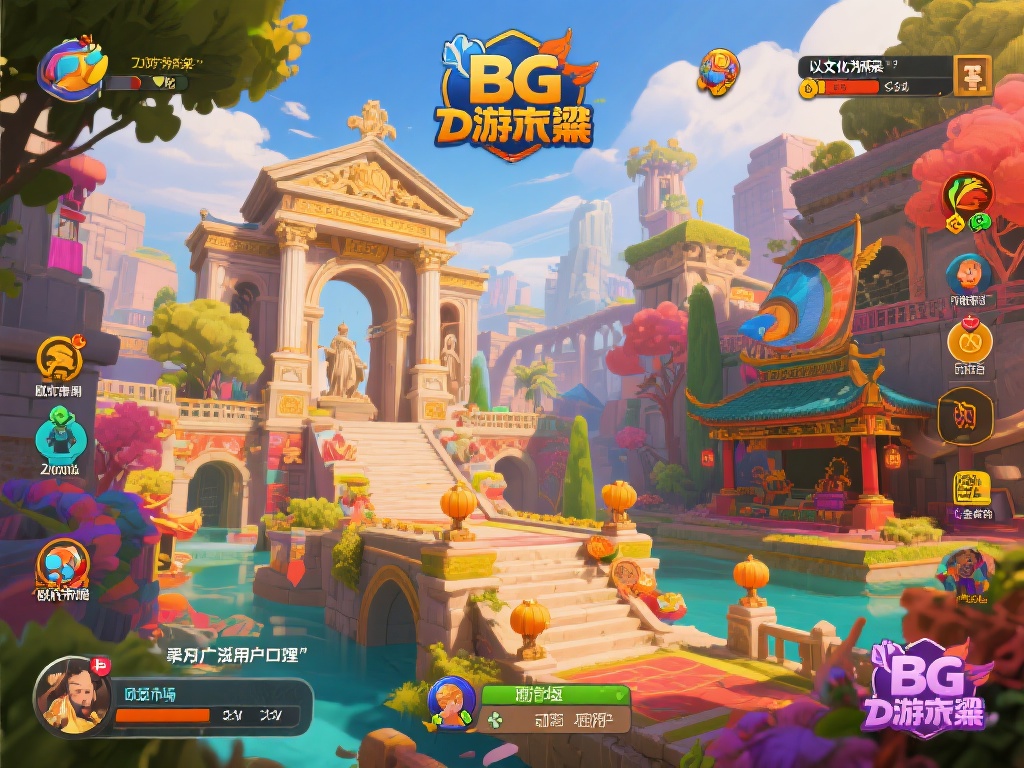1024x768 pixels.
Task: Click the dark hexagon glyph button
Action: click(966, 415)
